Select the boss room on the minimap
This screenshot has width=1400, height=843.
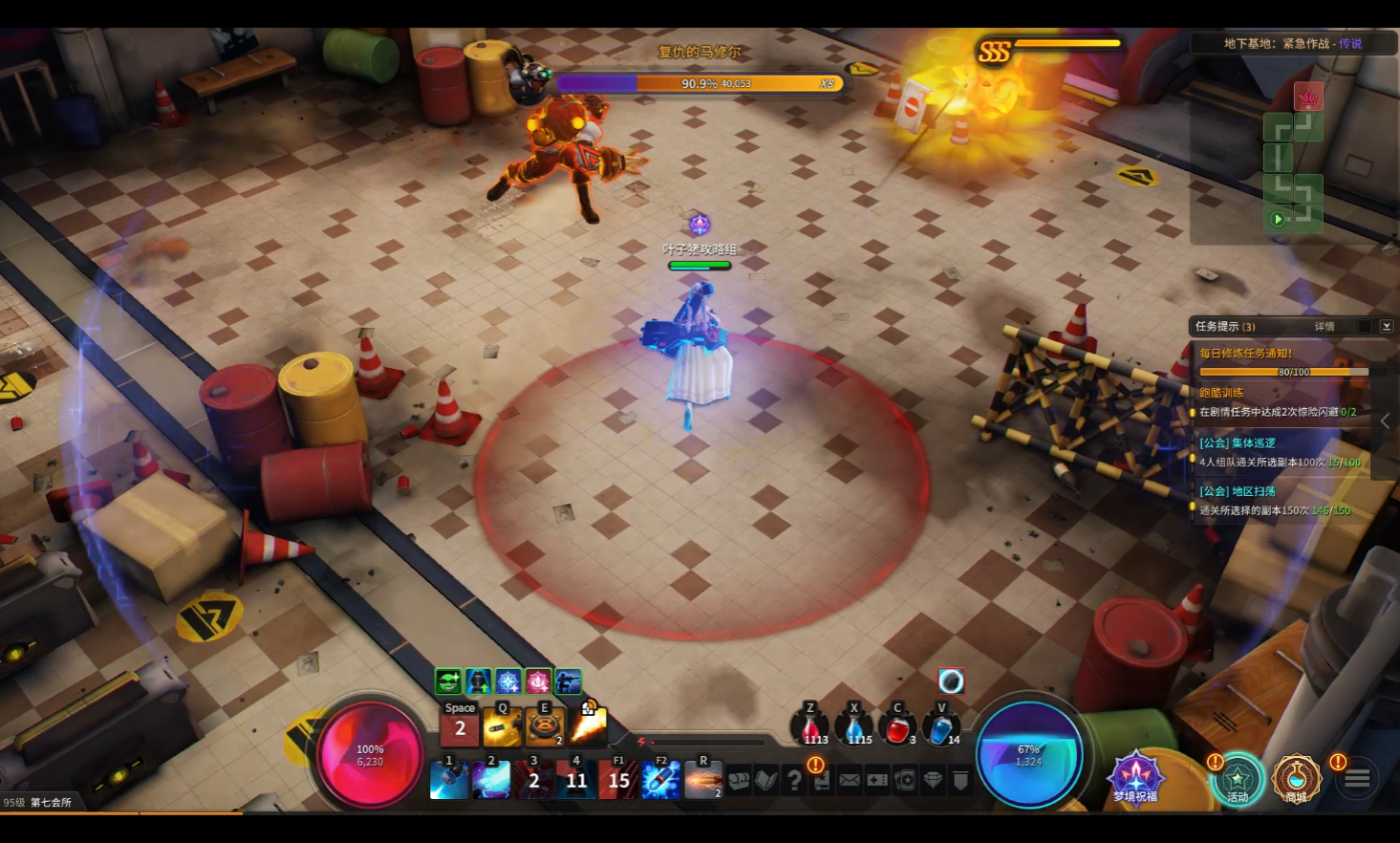[x=1307, y=97]
